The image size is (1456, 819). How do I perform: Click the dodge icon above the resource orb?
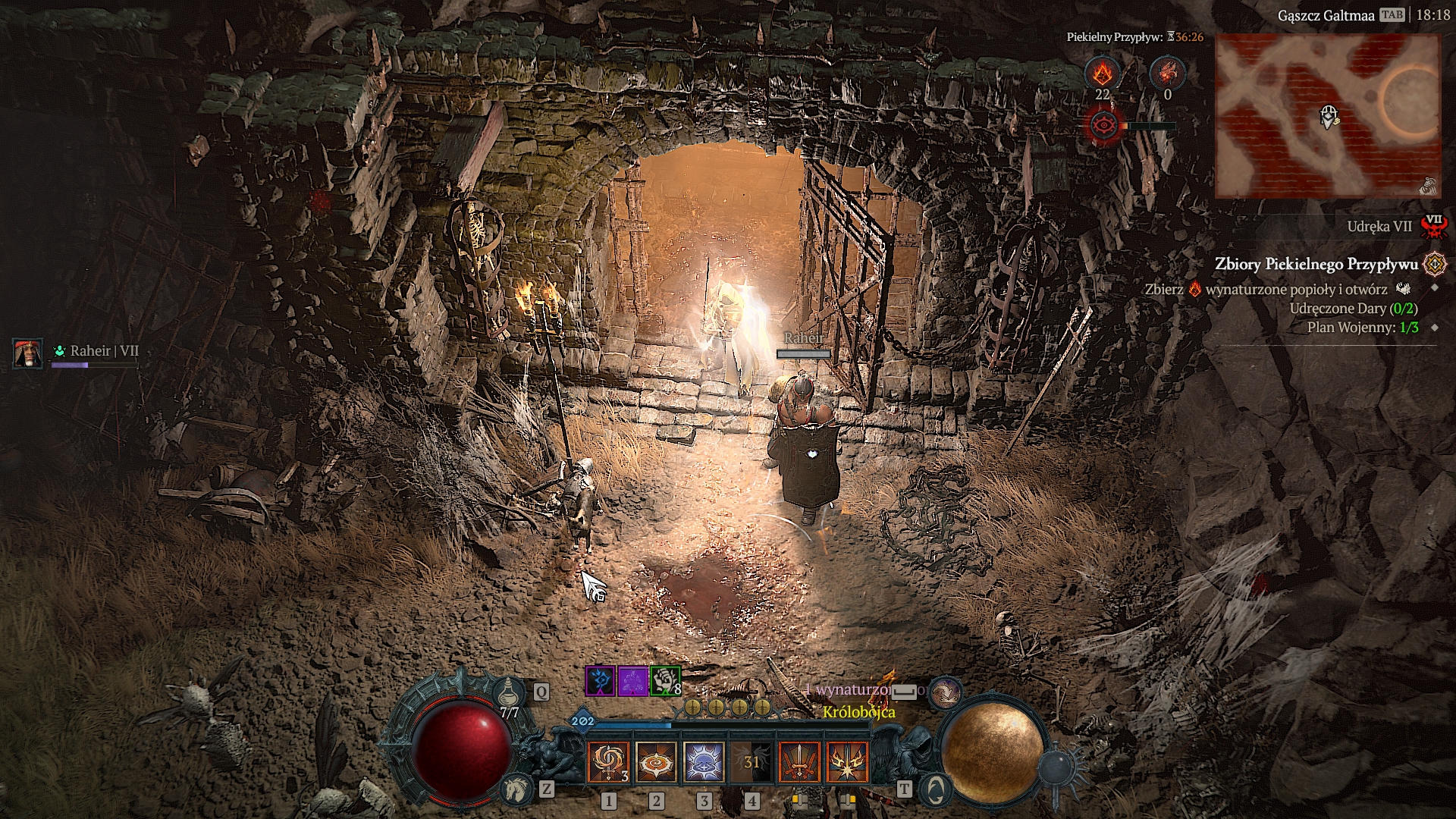[945, 692]
